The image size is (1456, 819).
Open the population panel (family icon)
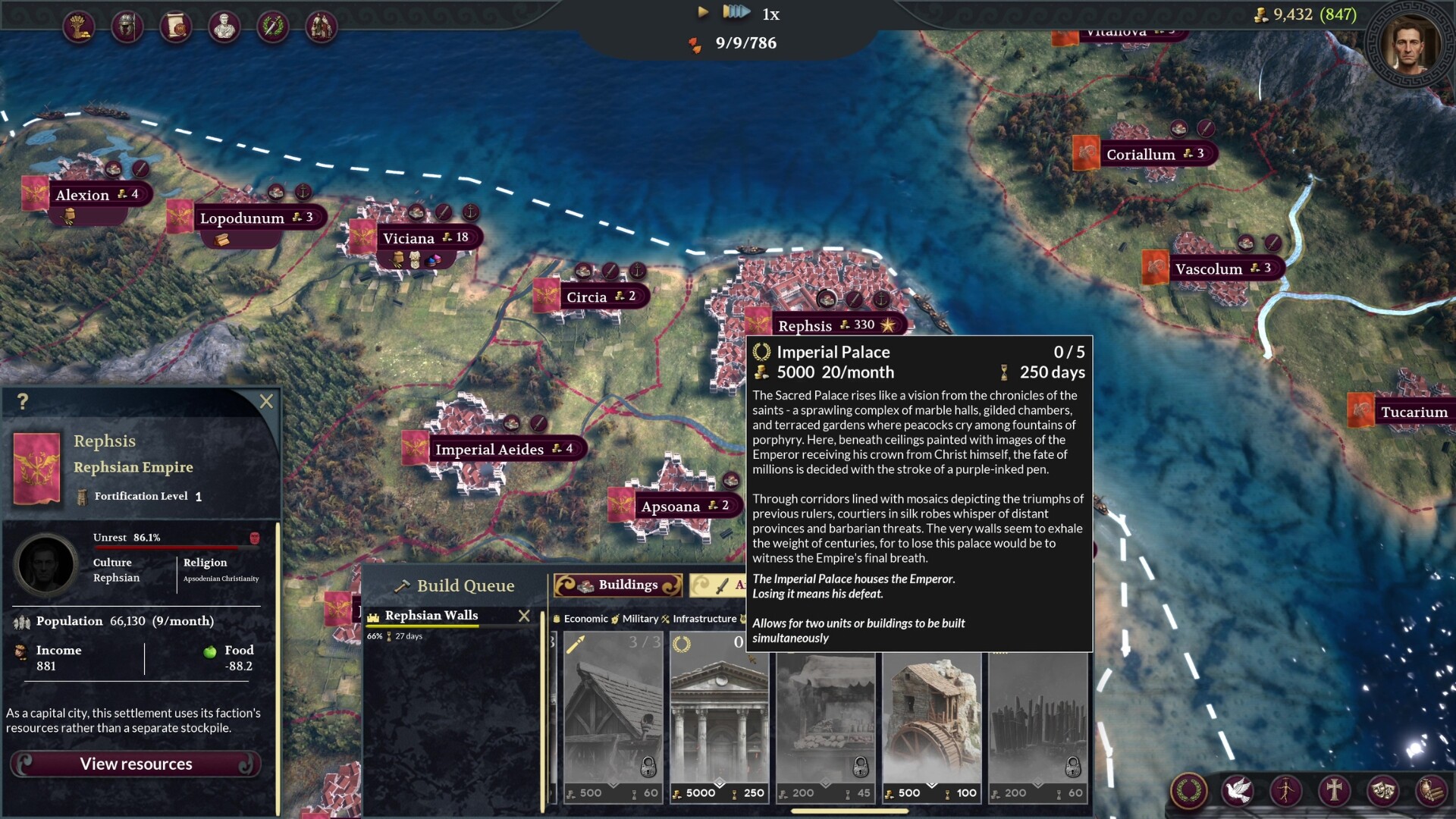click(x=322, y=27)
